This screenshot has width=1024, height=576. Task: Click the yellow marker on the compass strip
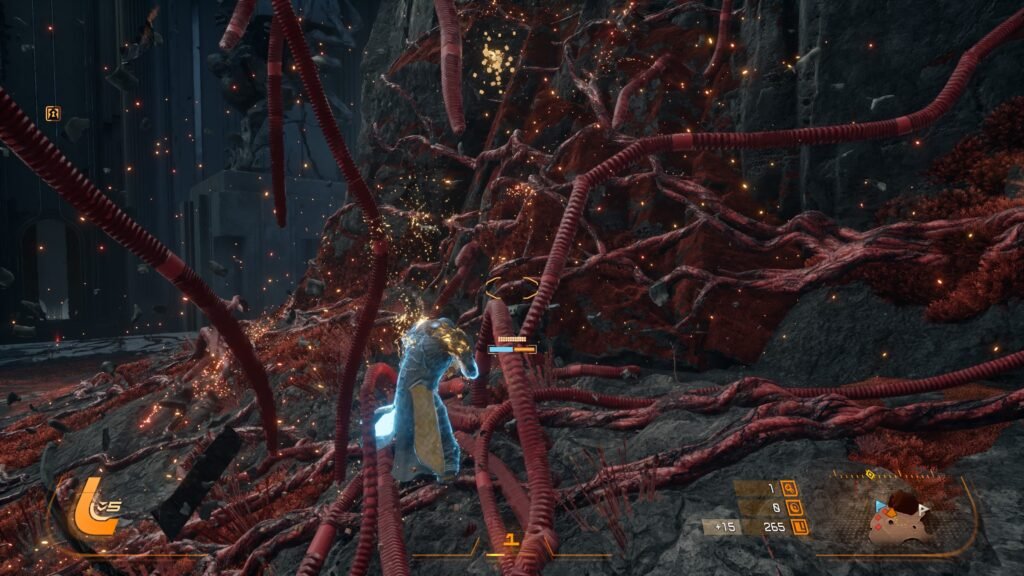[x=869, y=473]
